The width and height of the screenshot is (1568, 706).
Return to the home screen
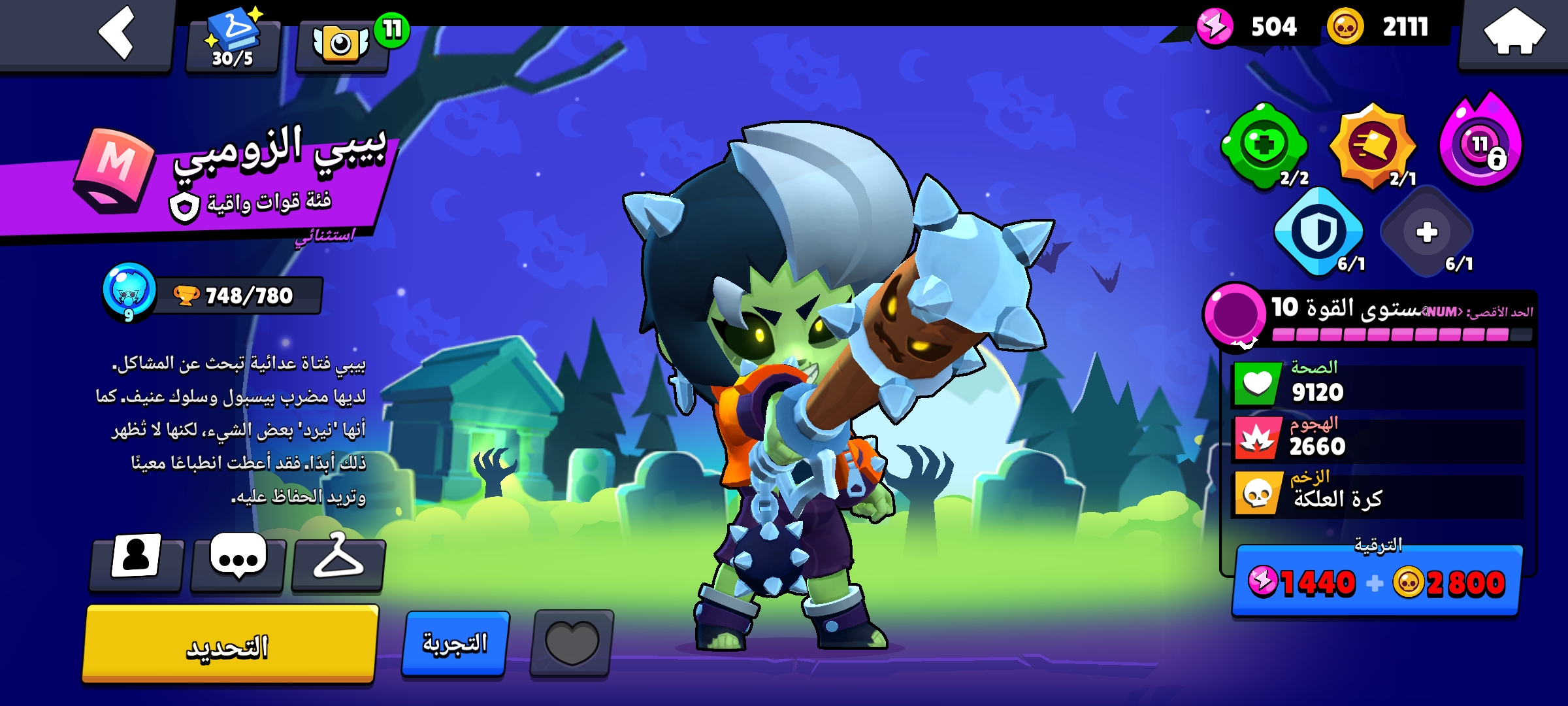click(x=1514, y=33)
